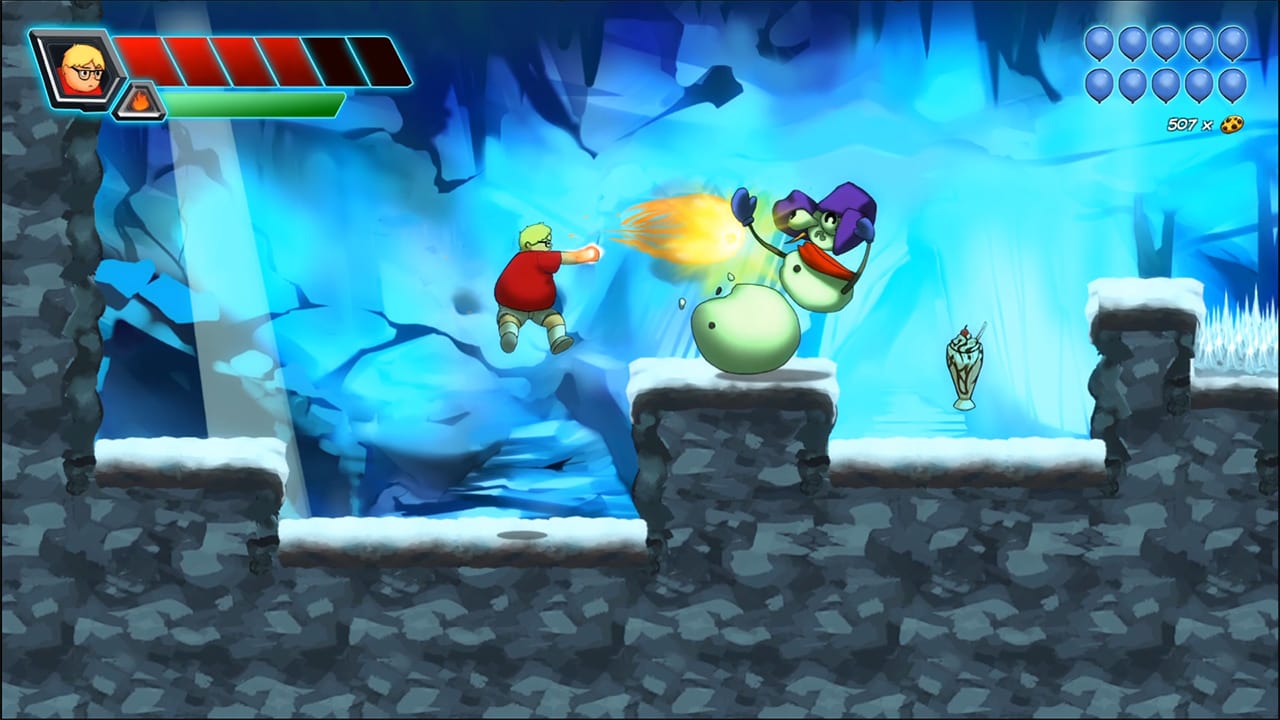Screen dimensions: 1280x720
Task: Click the second balloon in the bottom row
Action: [x=1134, y=85]
